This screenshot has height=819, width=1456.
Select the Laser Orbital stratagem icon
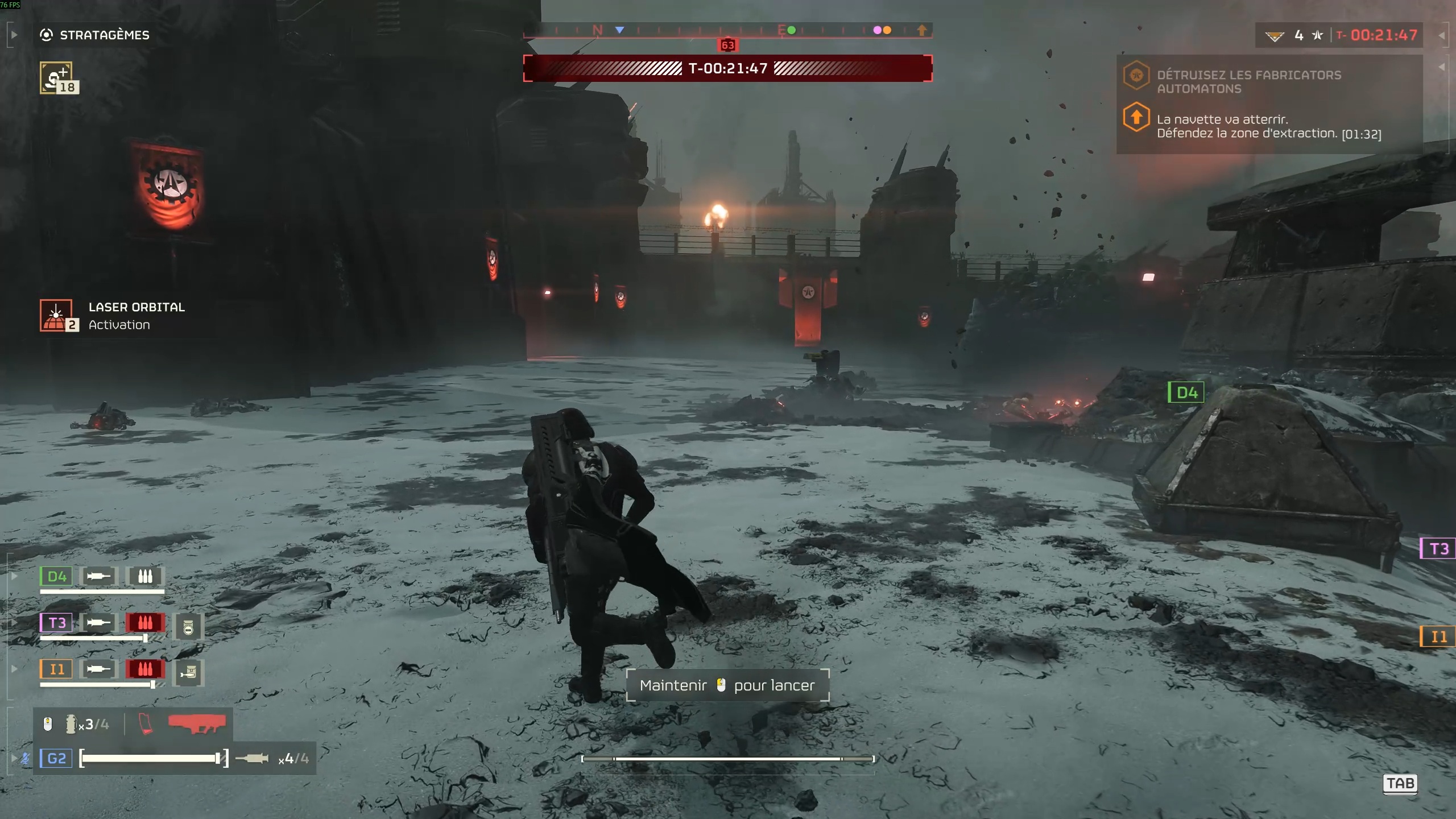click(56, 315)
